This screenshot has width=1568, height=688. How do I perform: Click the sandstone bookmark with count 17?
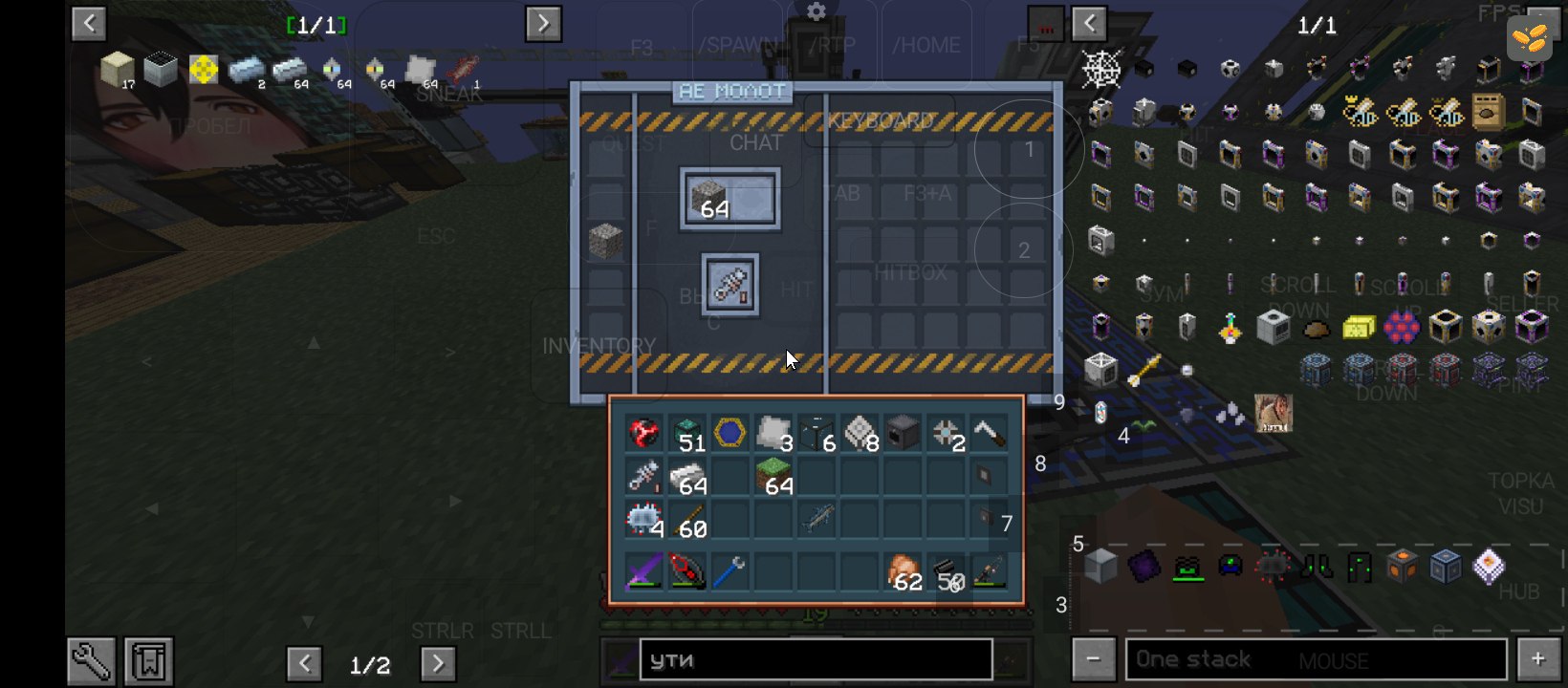pyautogui.click(x=118, y=69)
